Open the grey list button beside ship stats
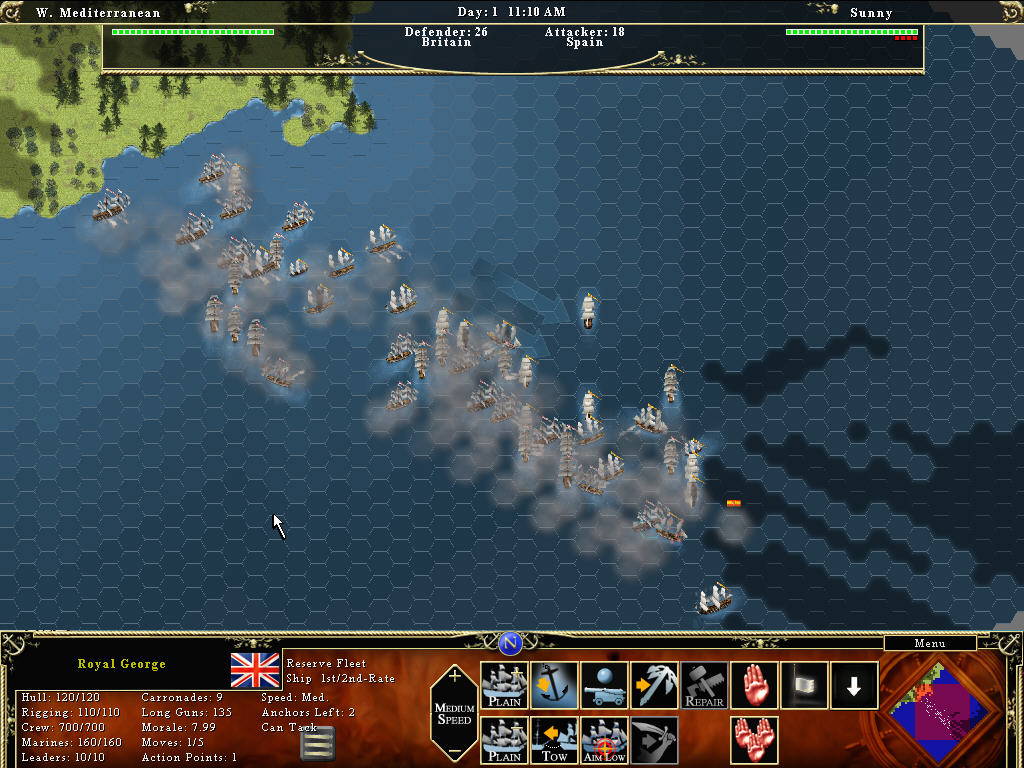 (317, 743)
